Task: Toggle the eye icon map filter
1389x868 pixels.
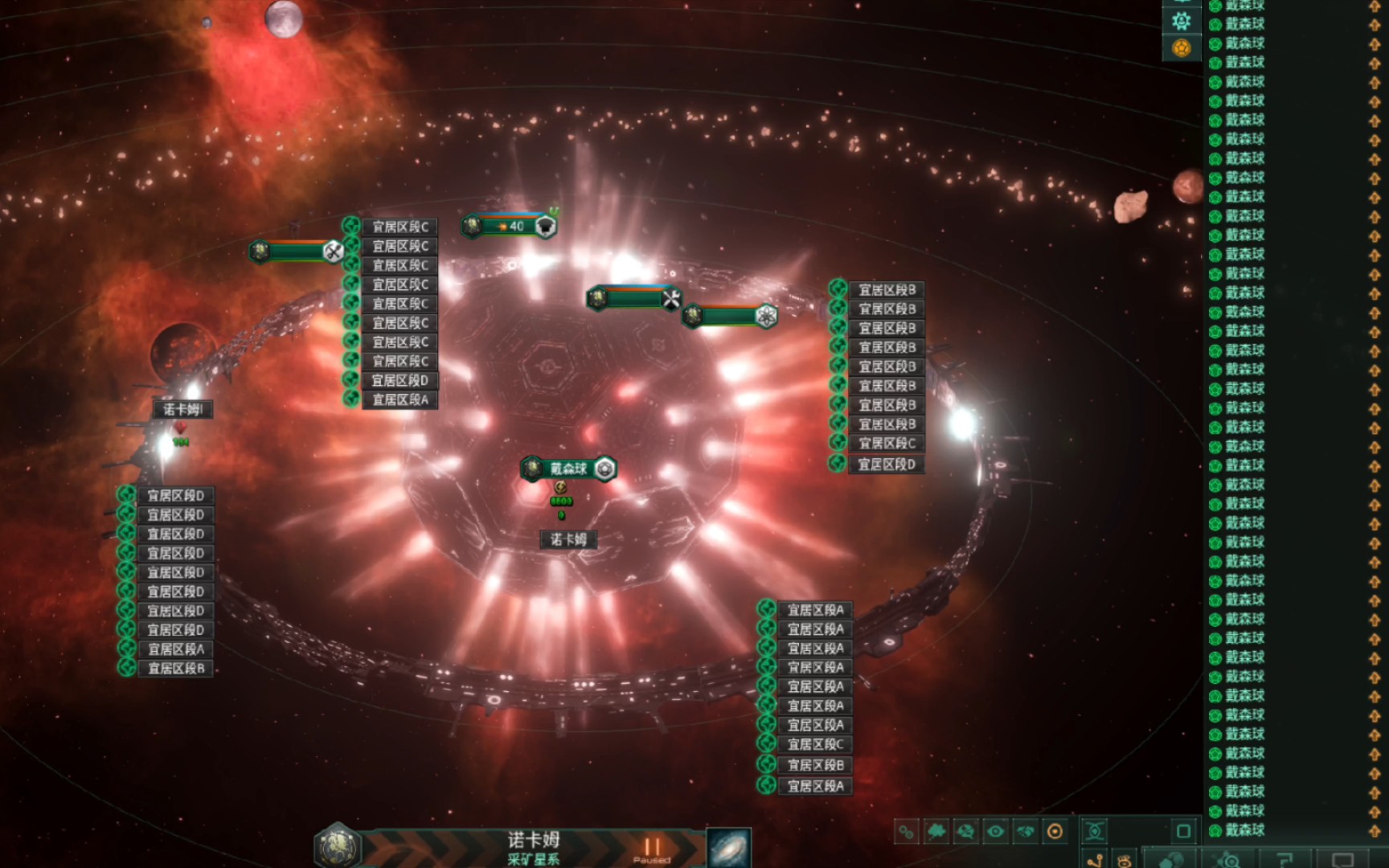Action: pos(995,832)
